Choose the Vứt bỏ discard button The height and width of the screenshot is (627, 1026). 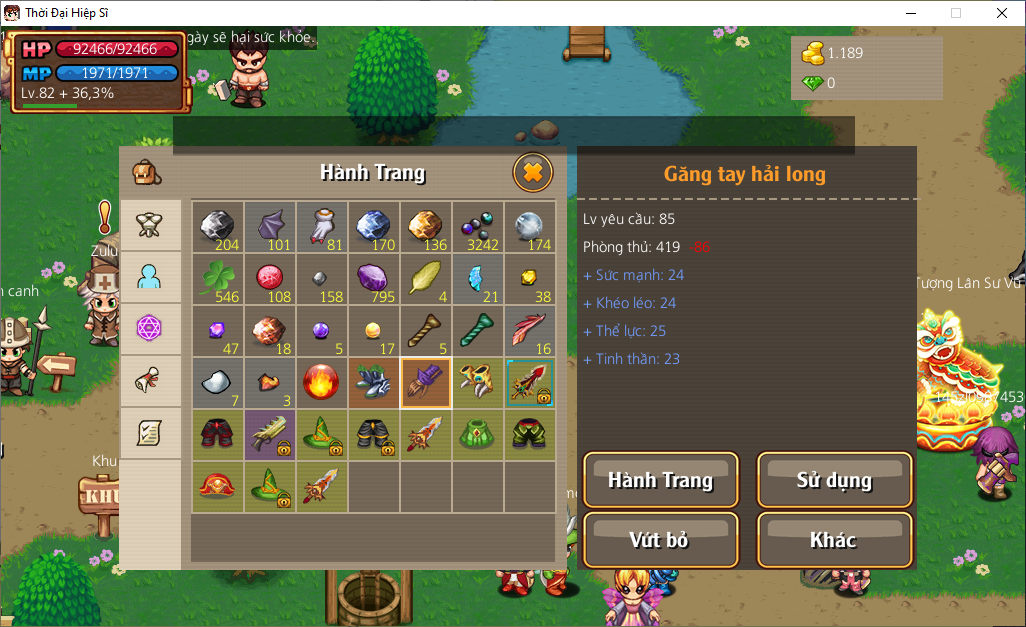(660, 540)
